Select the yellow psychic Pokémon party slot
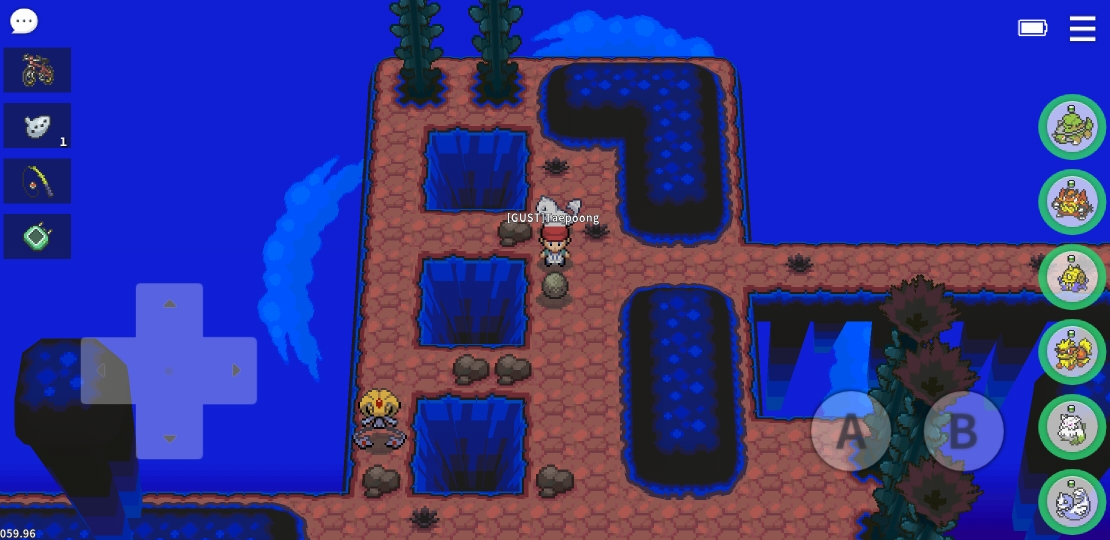The image size is (1110, 540). 1072,277
